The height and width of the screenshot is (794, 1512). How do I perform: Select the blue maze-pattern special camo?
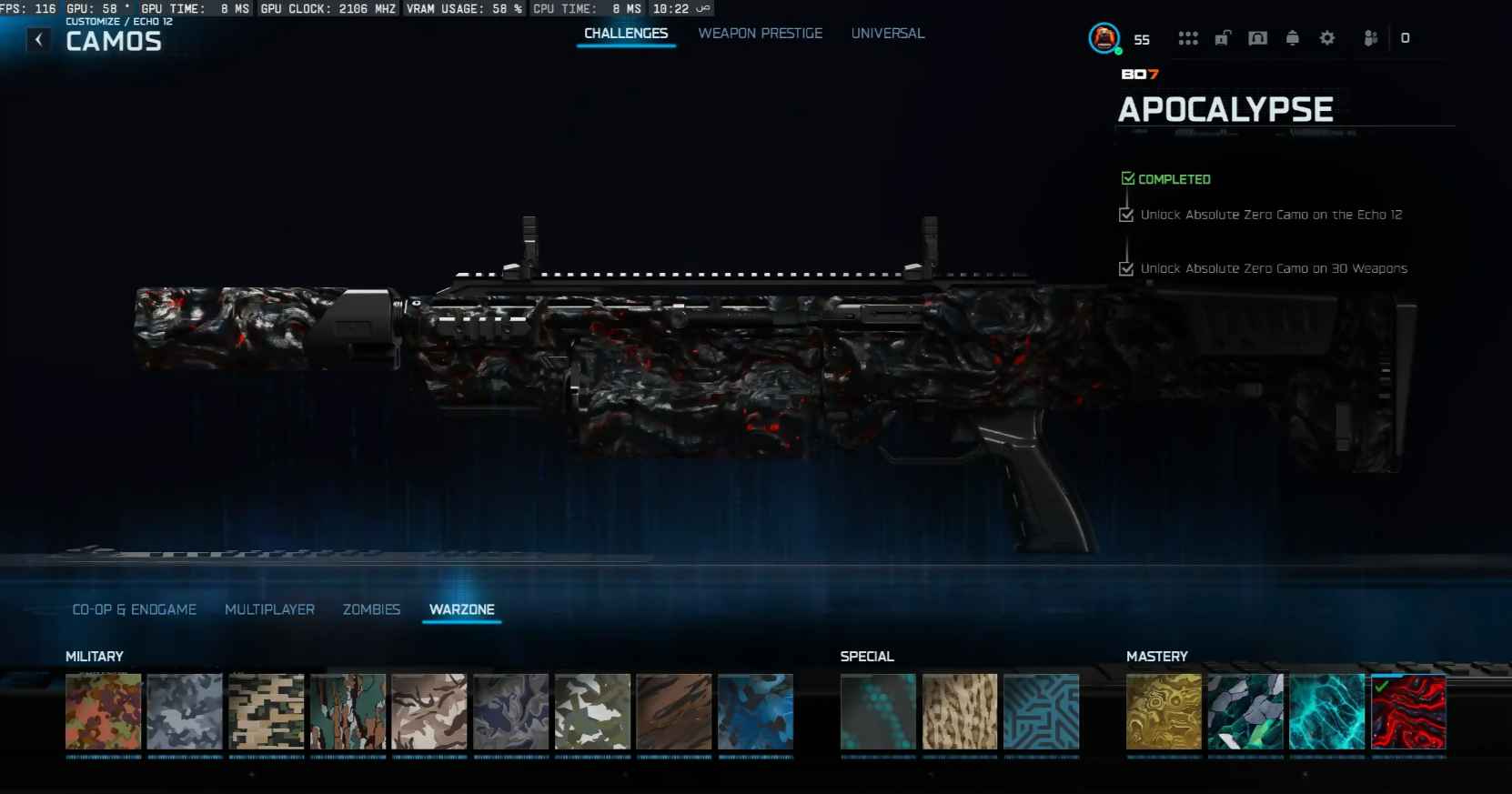tap(1041, 711)
